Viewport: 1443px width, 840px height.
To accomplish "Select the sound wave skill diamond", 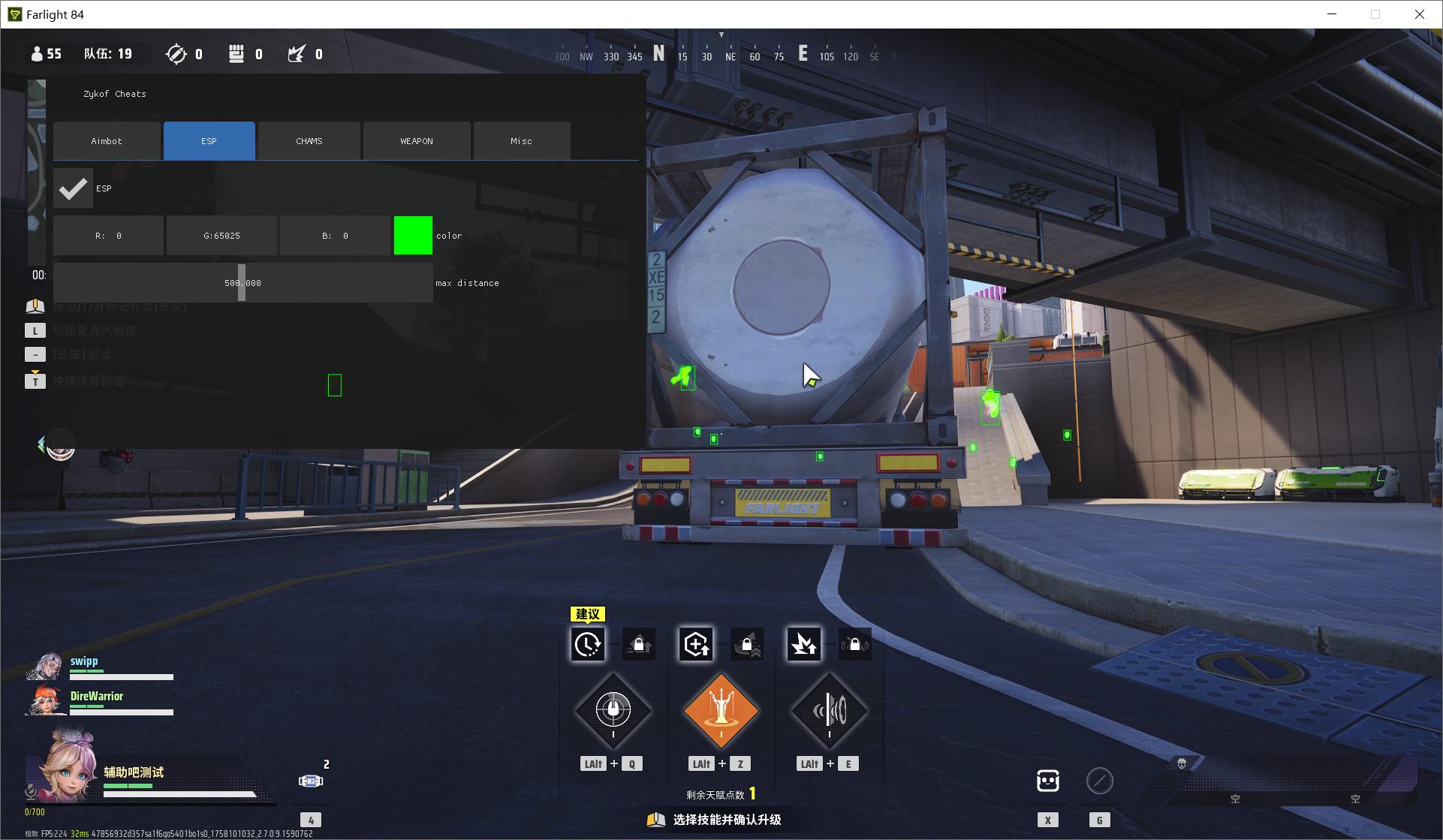I will (x=829, y=710).
